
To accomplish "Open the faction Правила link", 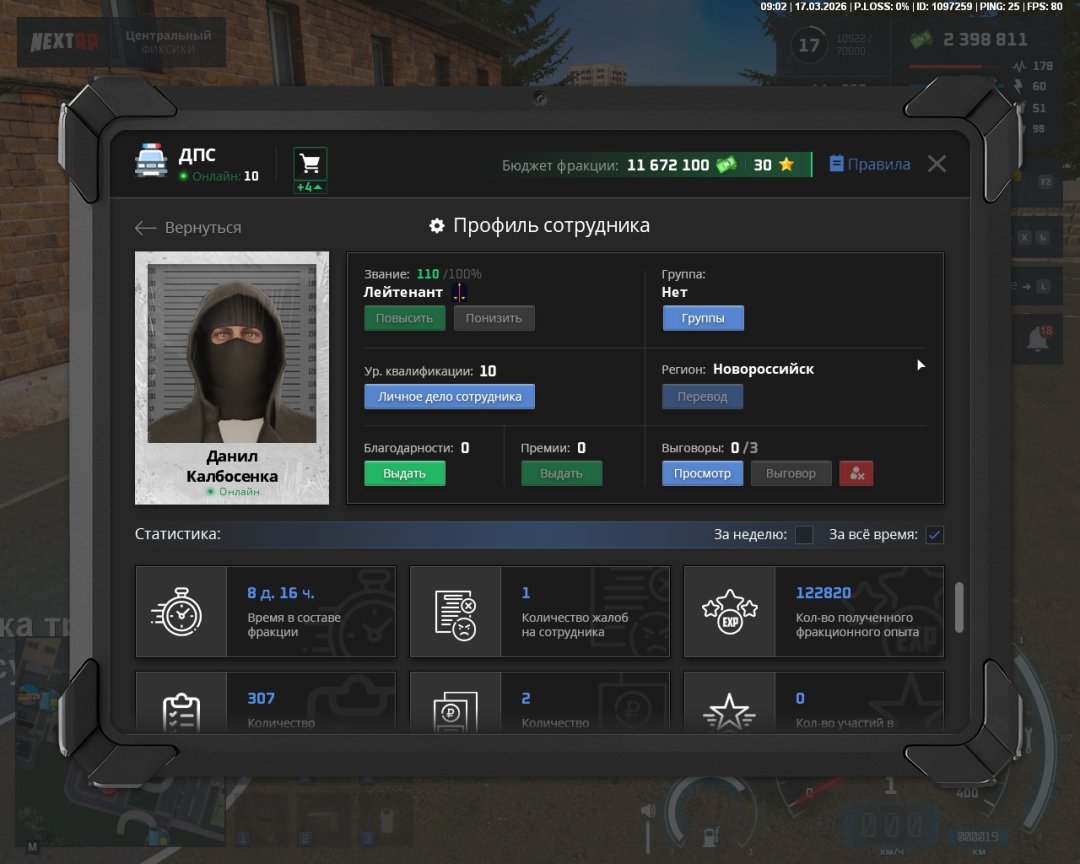I will [870, 164].
